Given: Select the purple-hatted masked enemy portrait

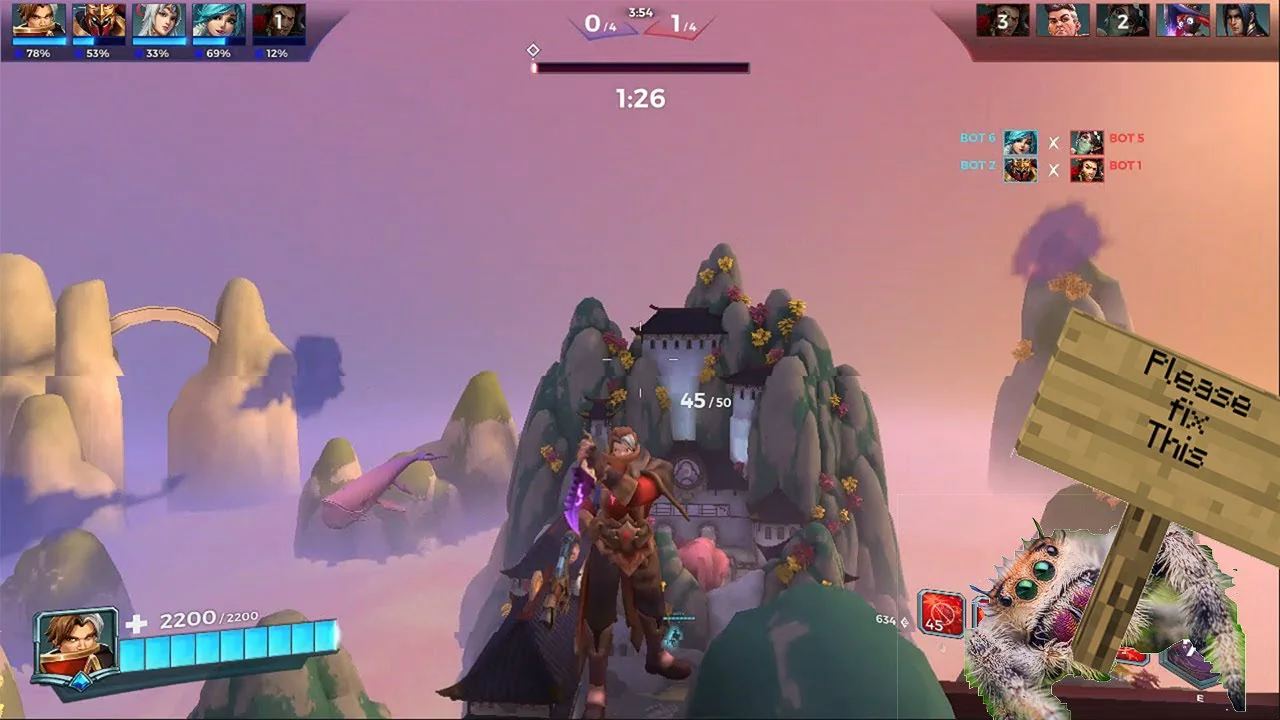Looking at the screenshot, I should (x=1183, y=20).
